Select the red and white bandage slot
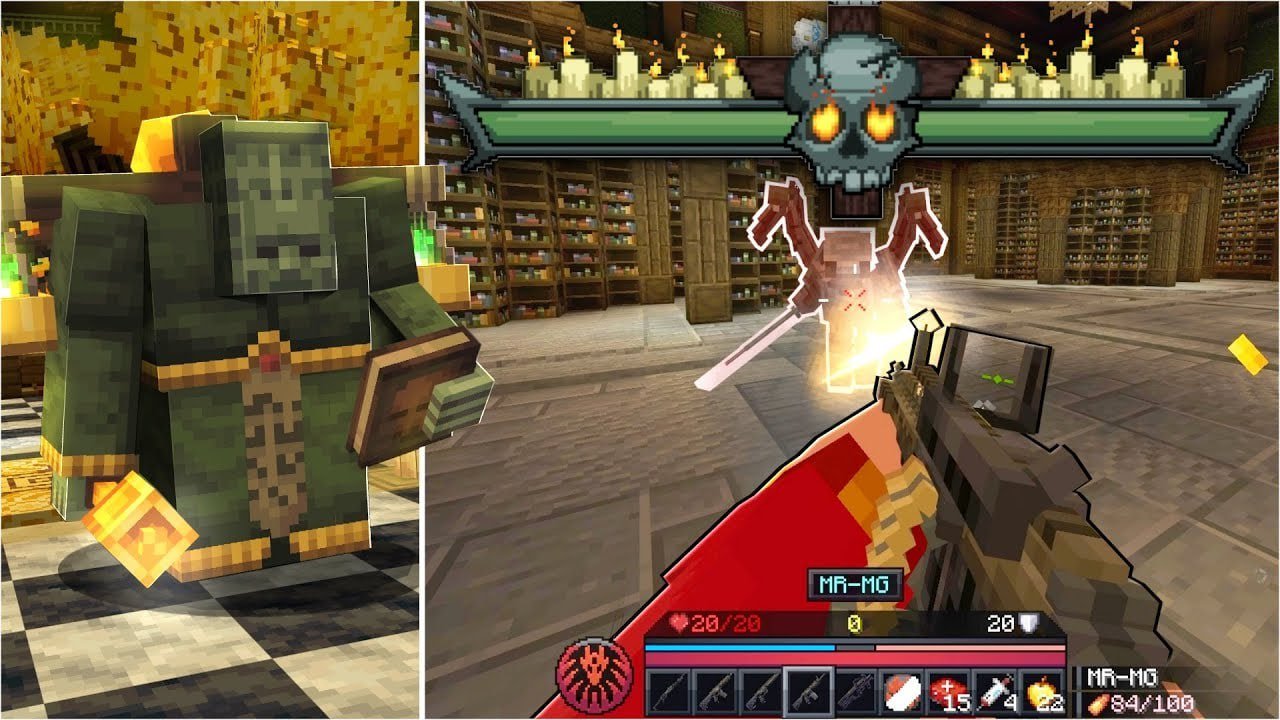The width and height of the screenshot is (1280, 720). 902,692
